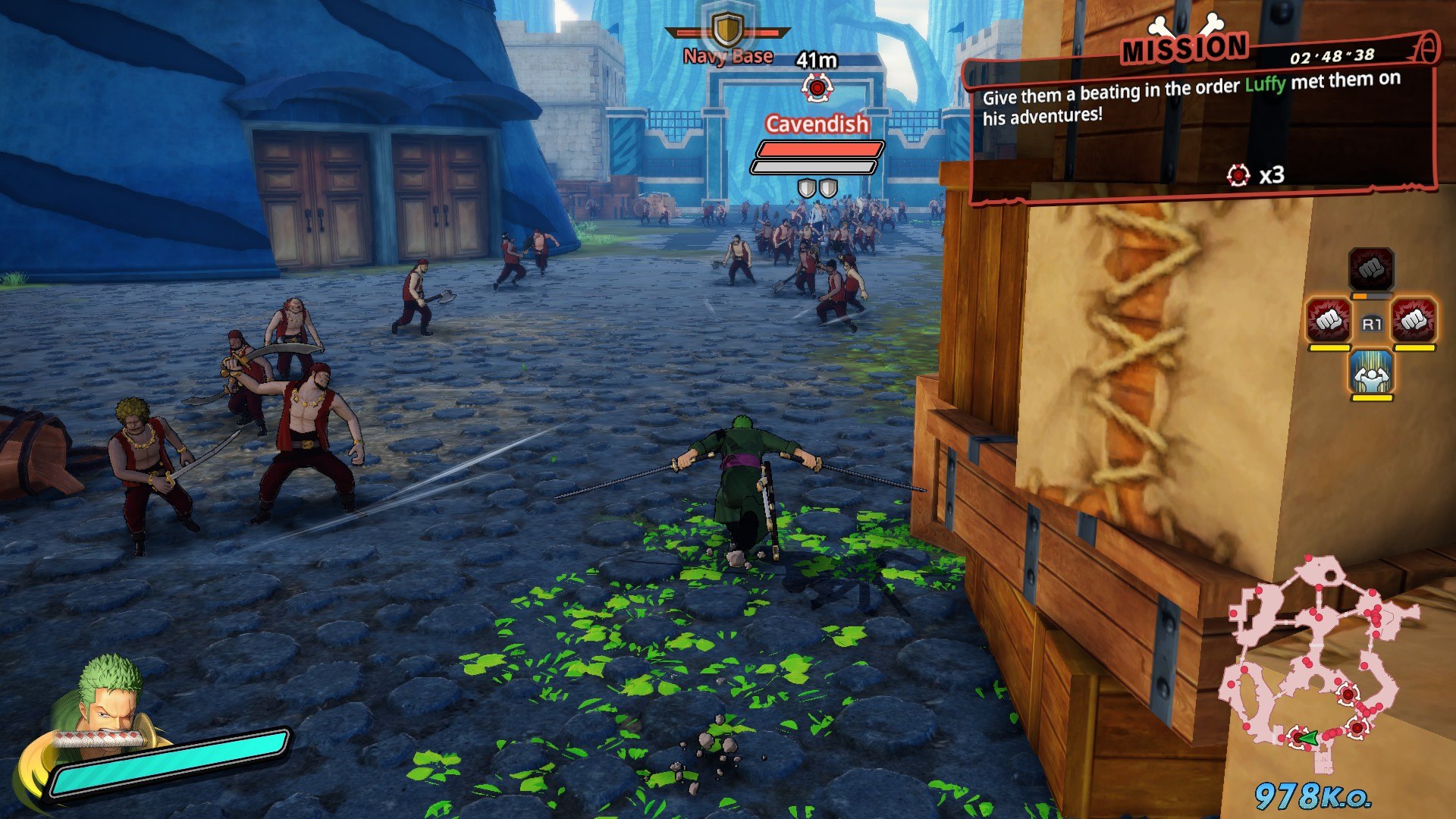Select the Navy Base shield marker
The image size is (1456, 819).
click(728, 30)
